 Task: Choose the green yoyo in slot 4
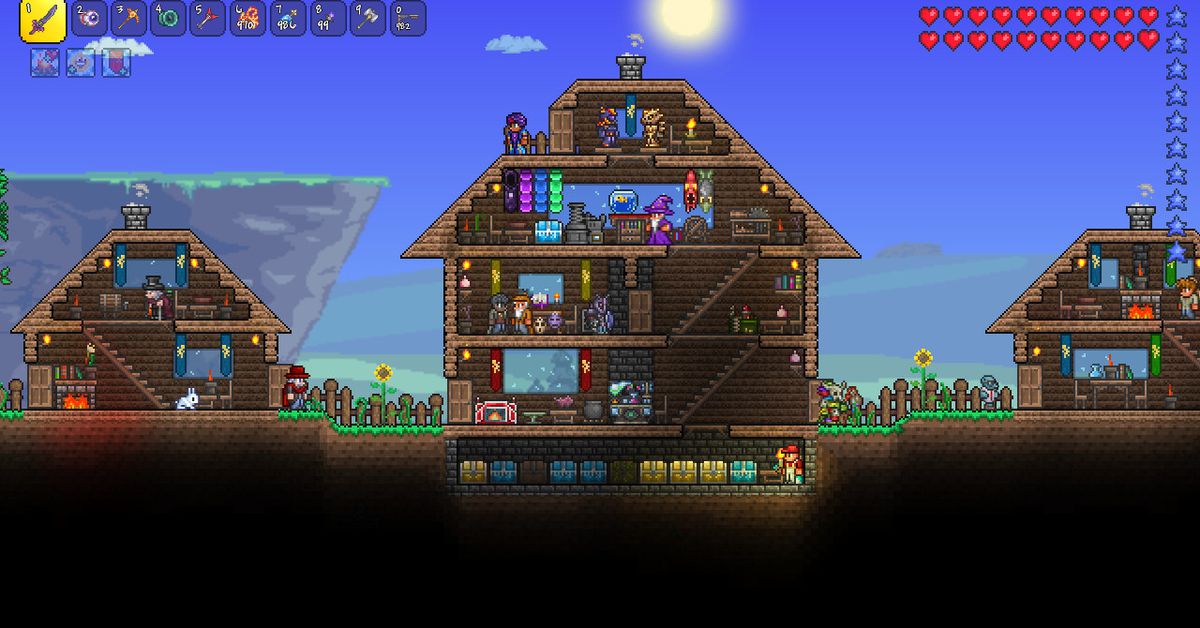click(x=169, y=19)
